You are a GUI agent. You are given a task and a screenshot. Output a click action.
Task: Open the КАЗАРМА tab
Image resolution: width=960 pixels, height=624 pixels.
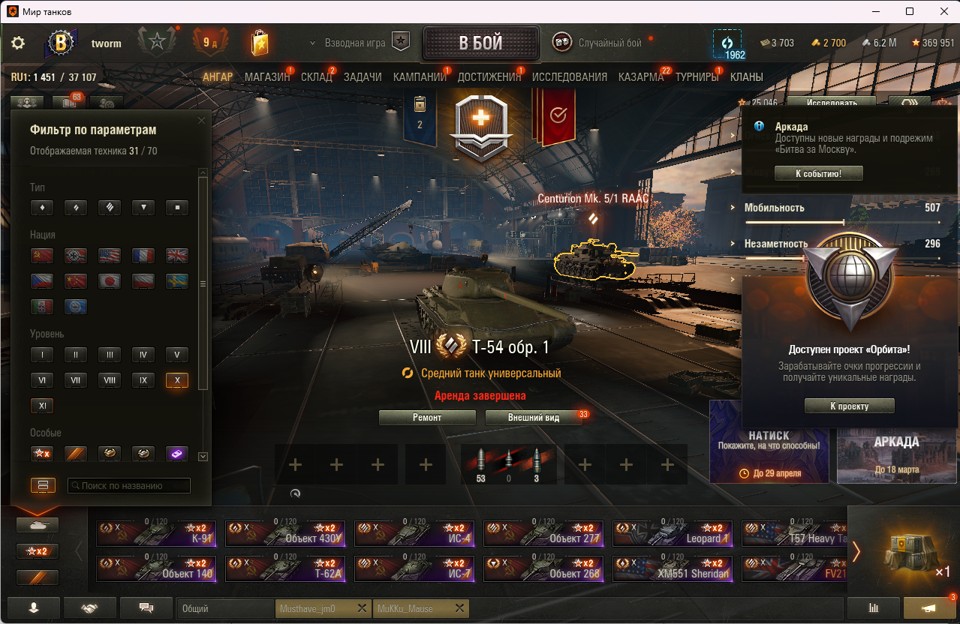pos(640,77)
